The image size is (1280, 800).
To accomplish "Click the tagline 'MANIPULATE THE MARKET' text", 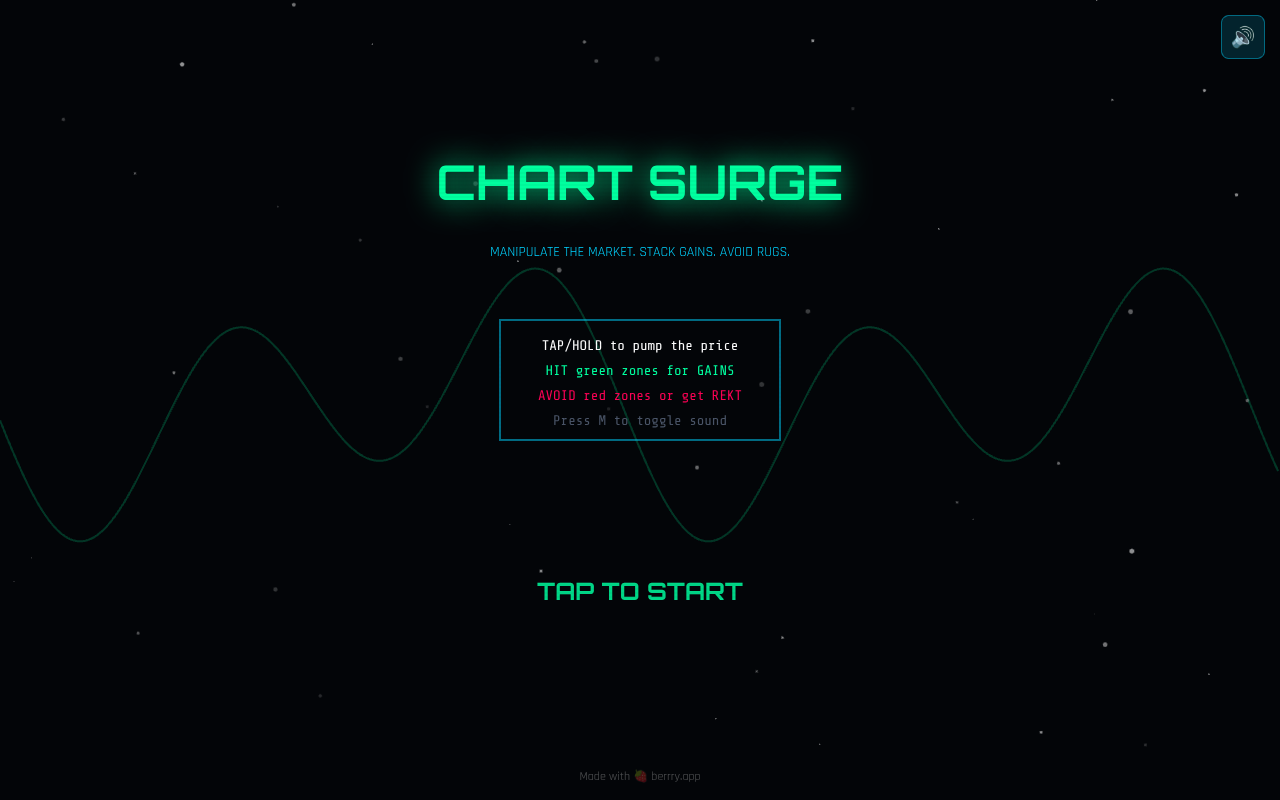I will 560,251.
